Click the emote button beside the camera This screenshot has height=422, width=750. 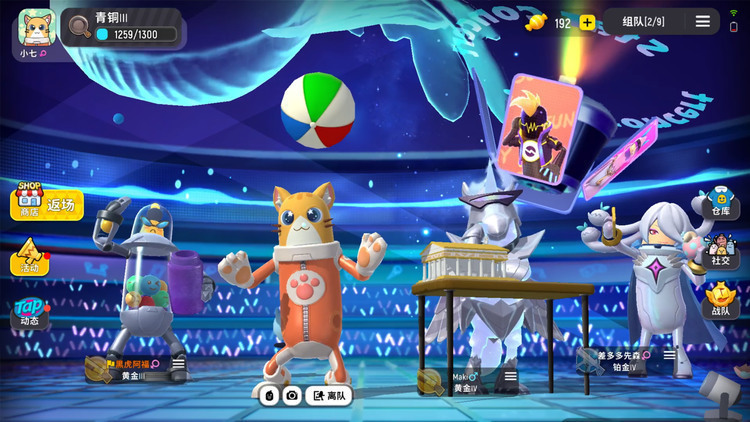[269, 396]
